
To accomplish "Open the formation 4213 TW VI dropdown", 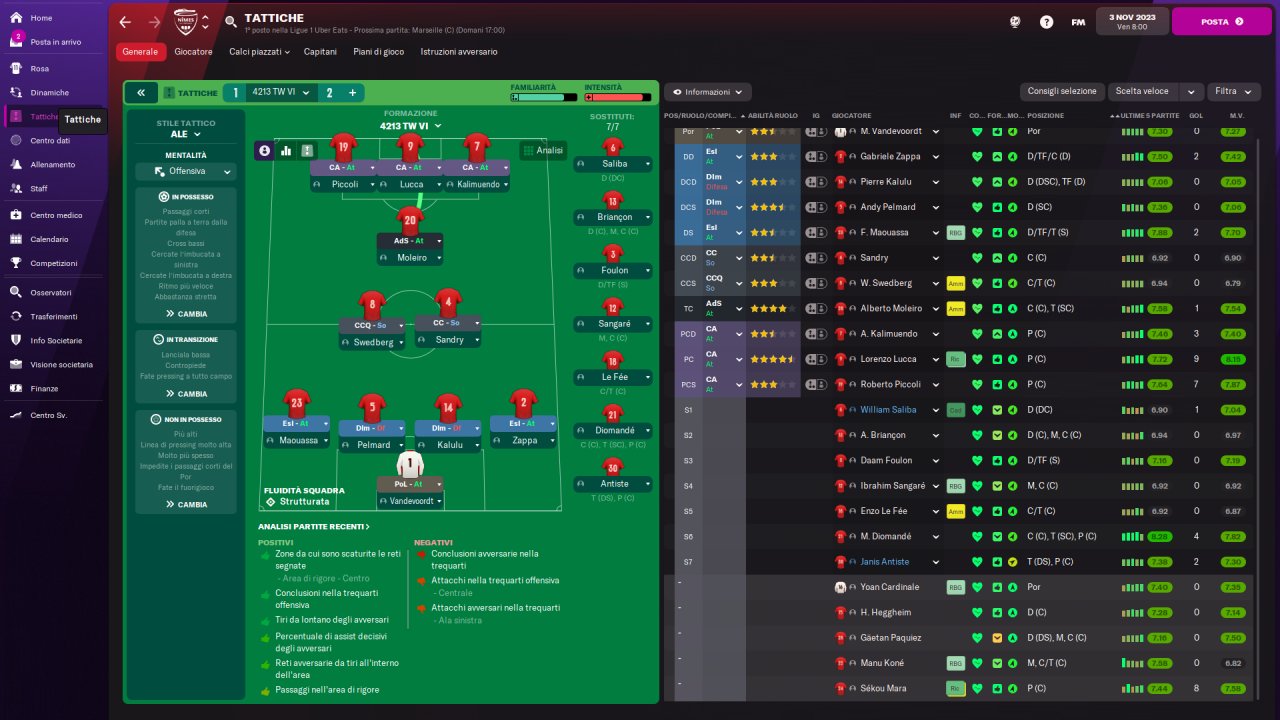I will pyautogui.click(x=411, y=126).
